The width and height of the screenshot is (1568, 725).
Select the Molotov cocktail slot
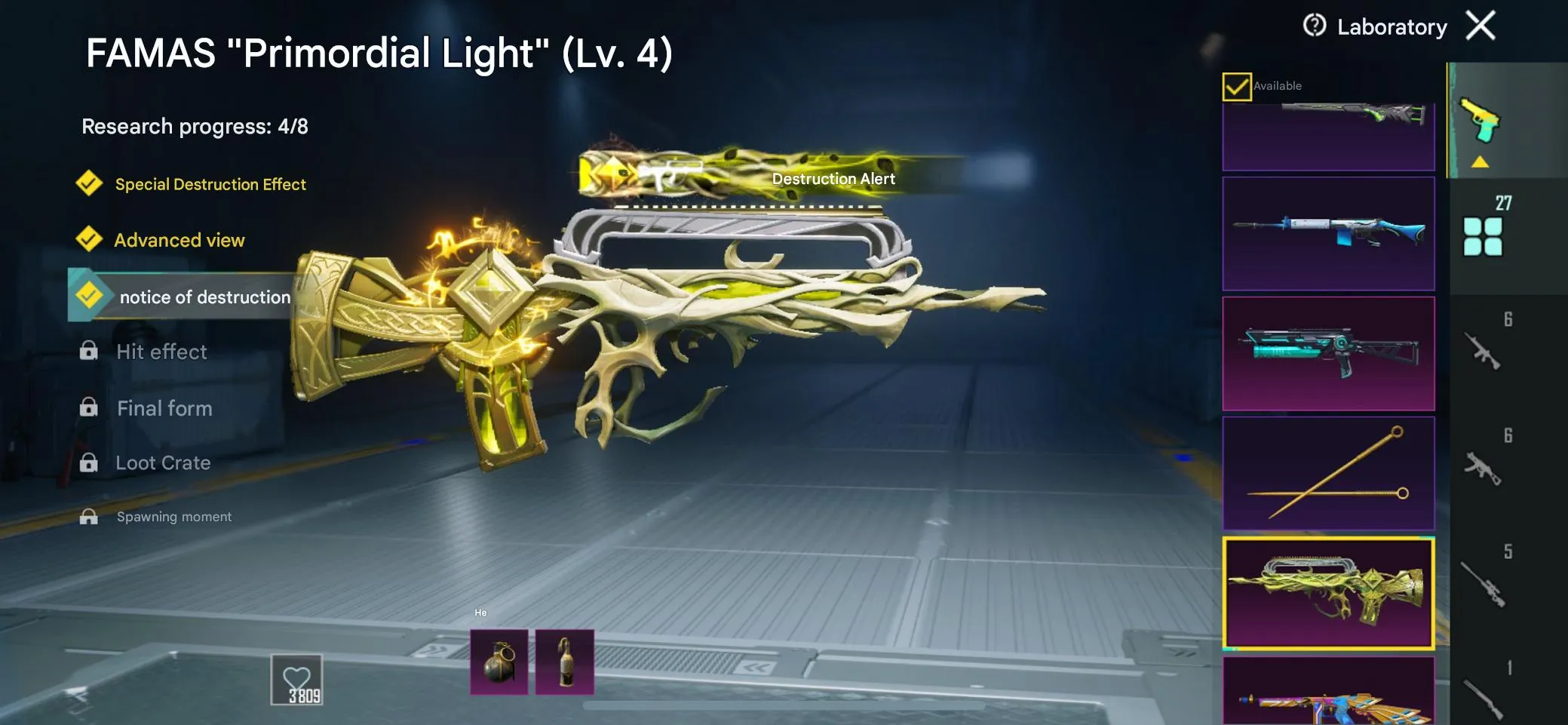tap(564, 662)
